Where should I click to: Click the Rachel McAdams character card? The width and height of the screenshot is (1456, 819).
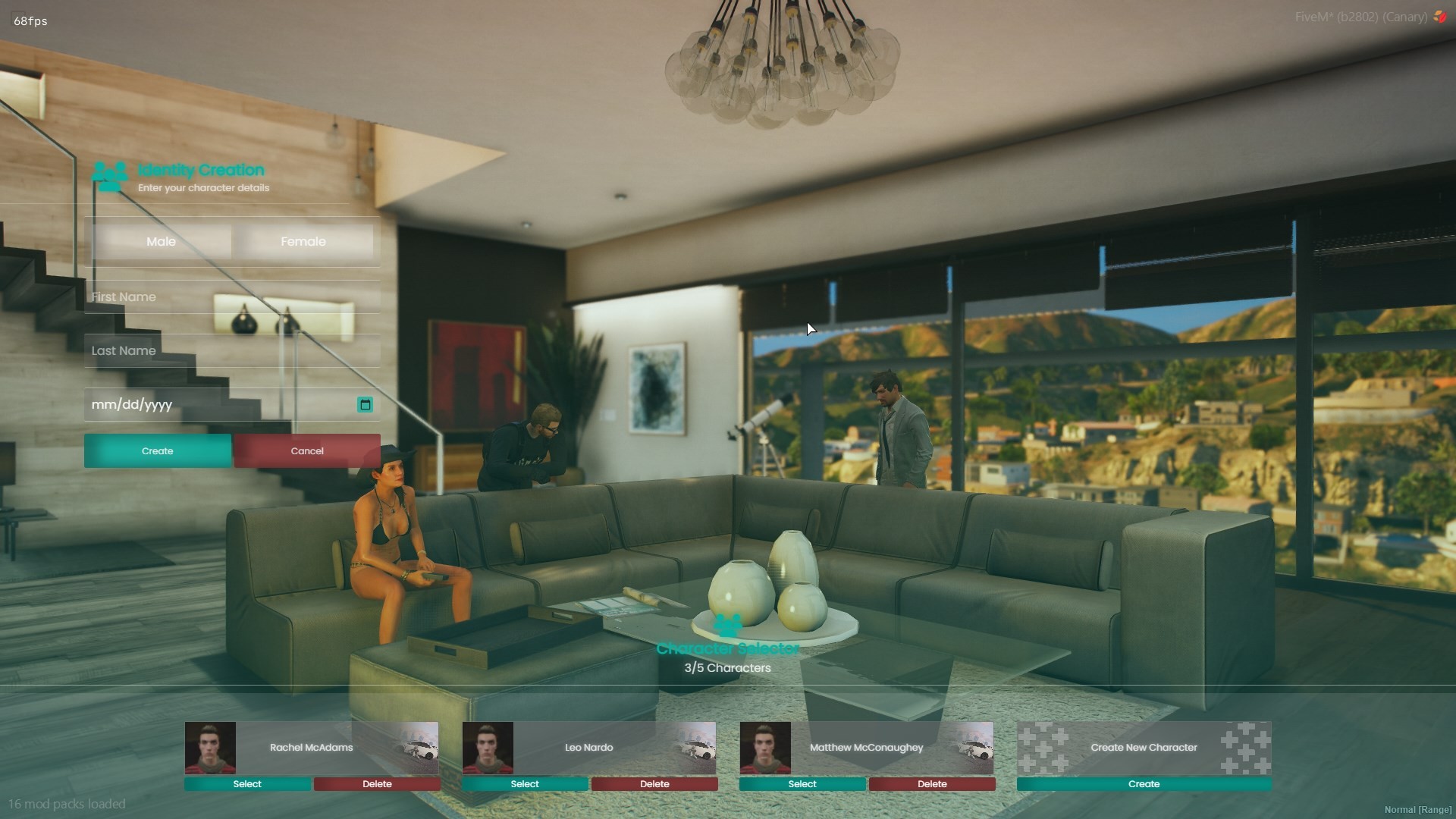[312, 748]
